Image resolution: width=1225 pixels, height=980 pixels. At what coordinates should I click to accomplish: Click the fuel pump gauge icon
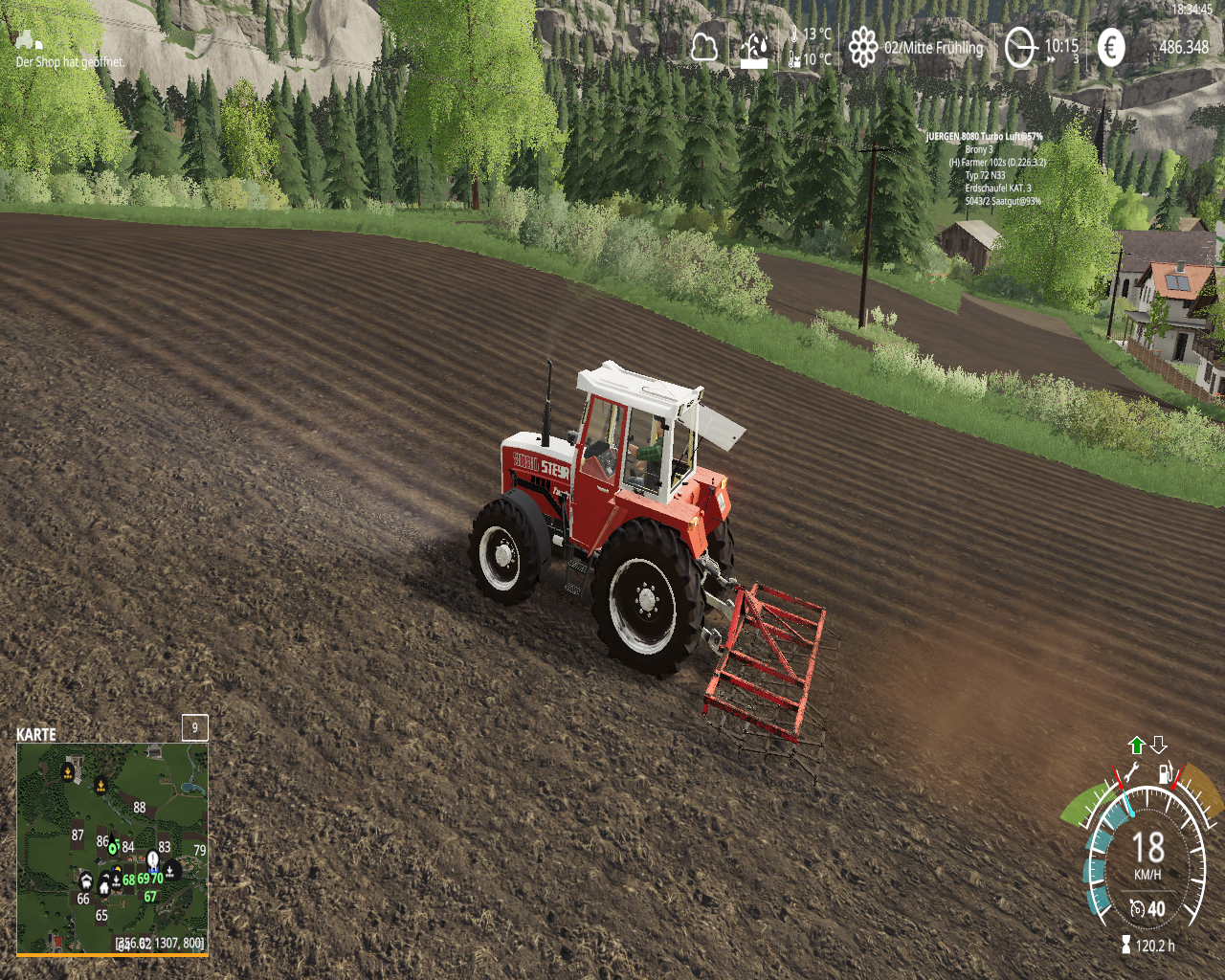tap(1165, 773)
